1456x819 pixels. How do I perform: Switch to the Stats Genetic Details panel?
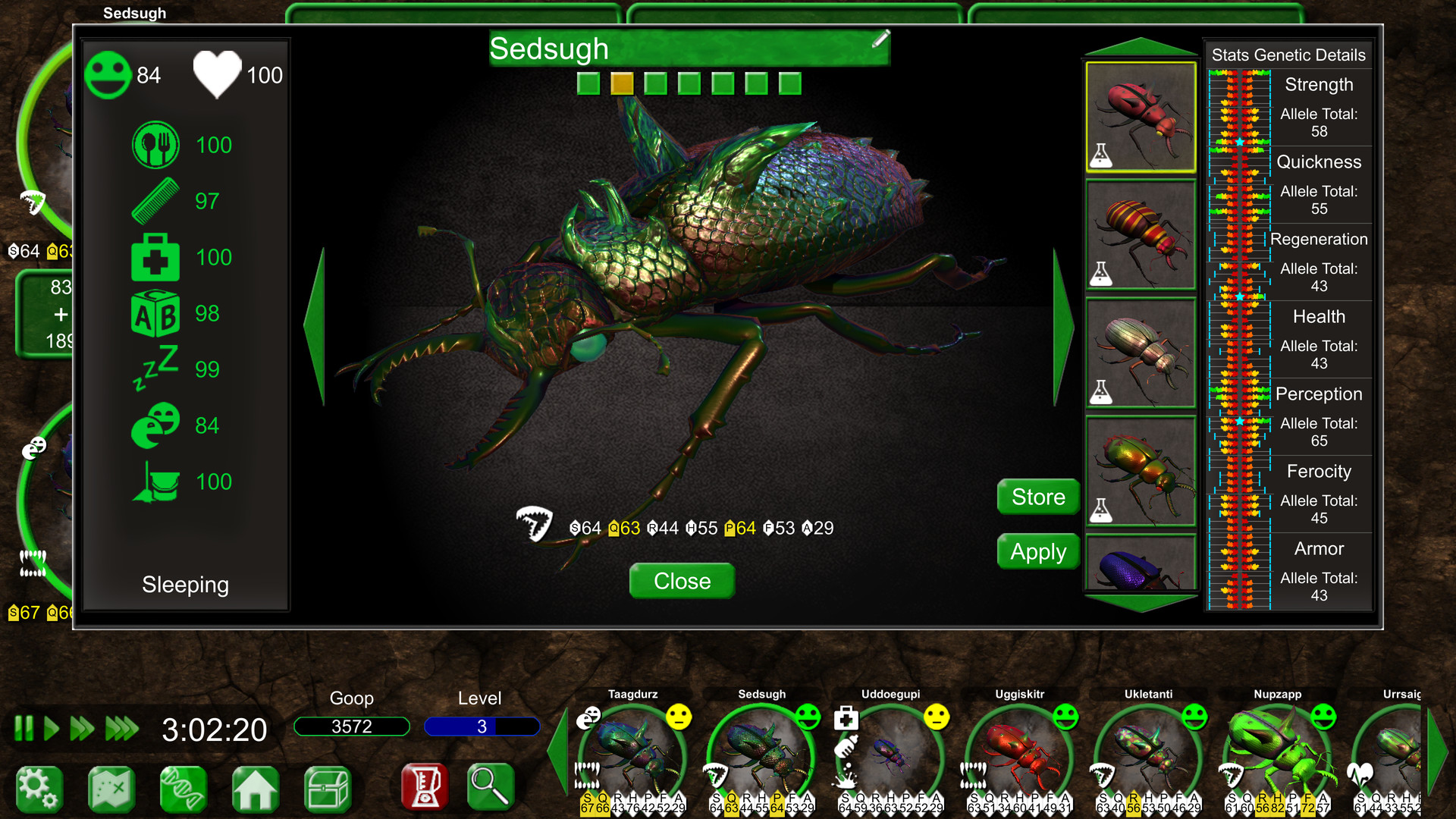1288,54
